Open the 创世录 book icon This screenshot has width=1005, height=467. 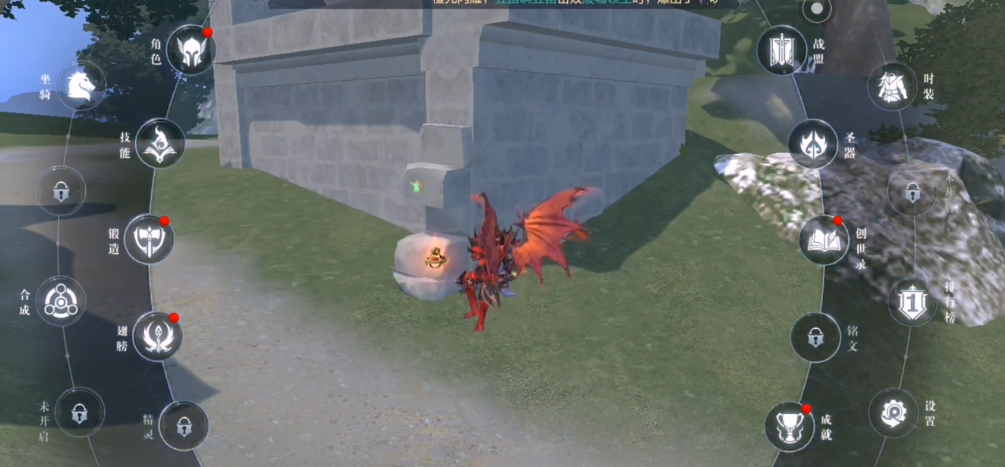pos(823,239)
